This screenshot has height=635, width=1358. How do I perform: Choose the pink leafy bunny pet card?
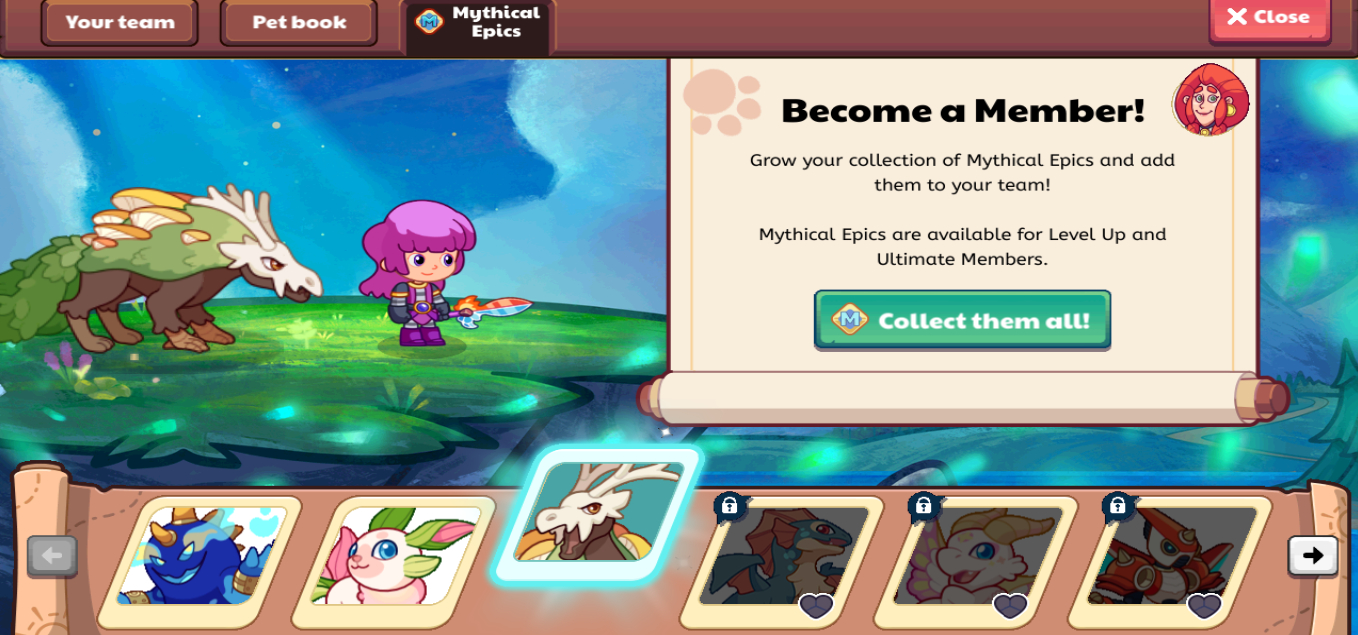point(394,557)
